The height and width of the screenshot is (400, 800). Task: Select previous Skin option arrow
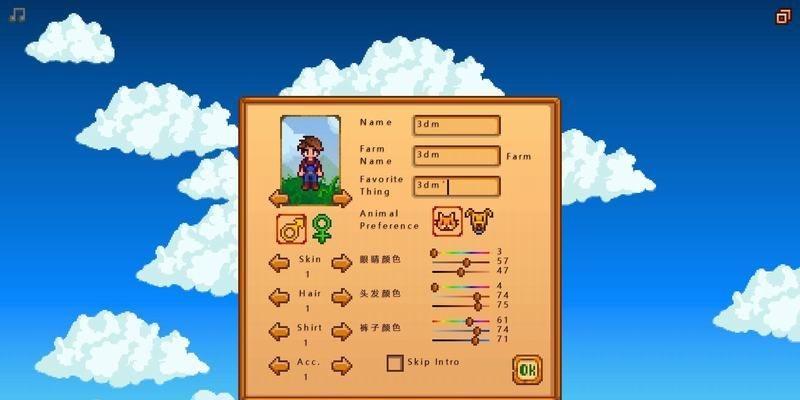pos(280,264)
